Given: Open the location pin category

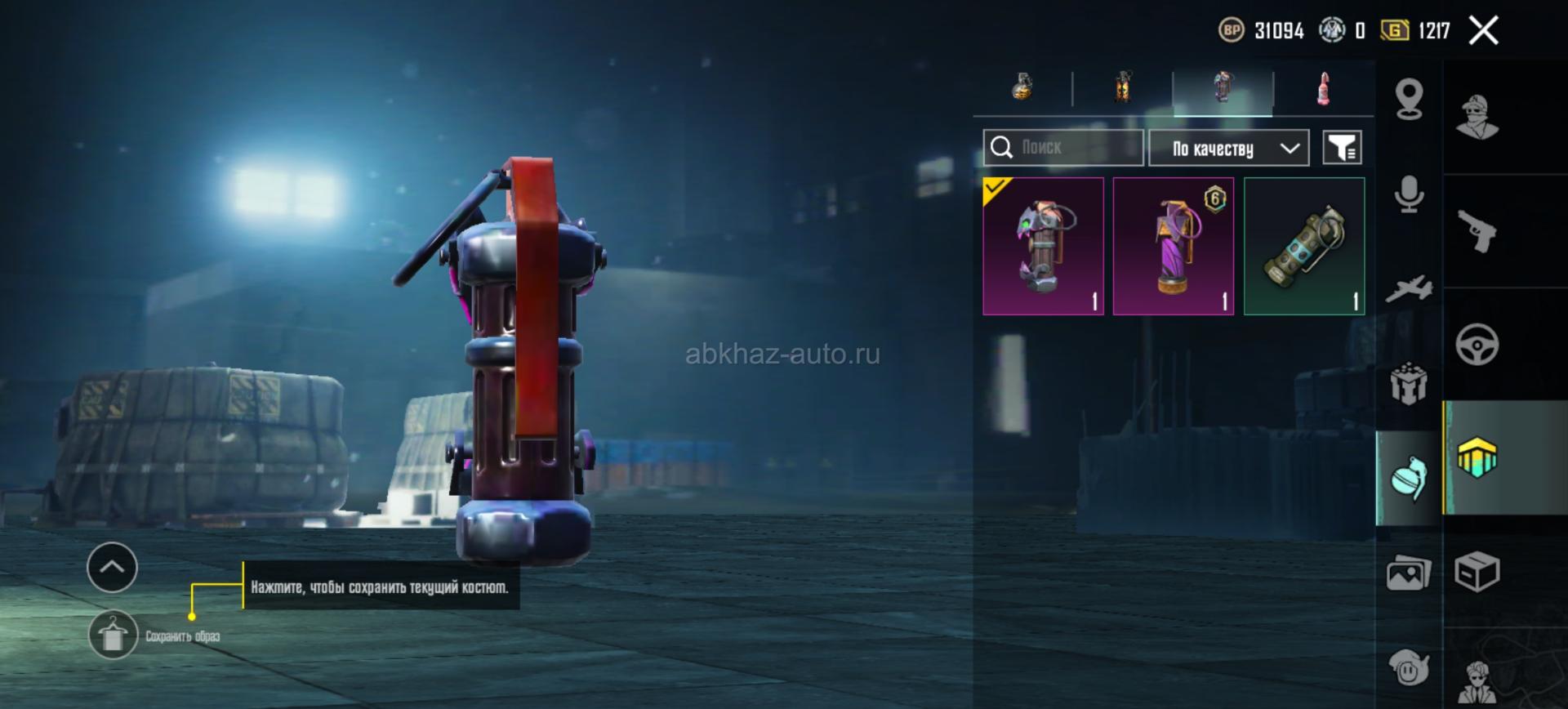Looking at the screenshot, I should pyautogui.click(x=1409, y=100).
